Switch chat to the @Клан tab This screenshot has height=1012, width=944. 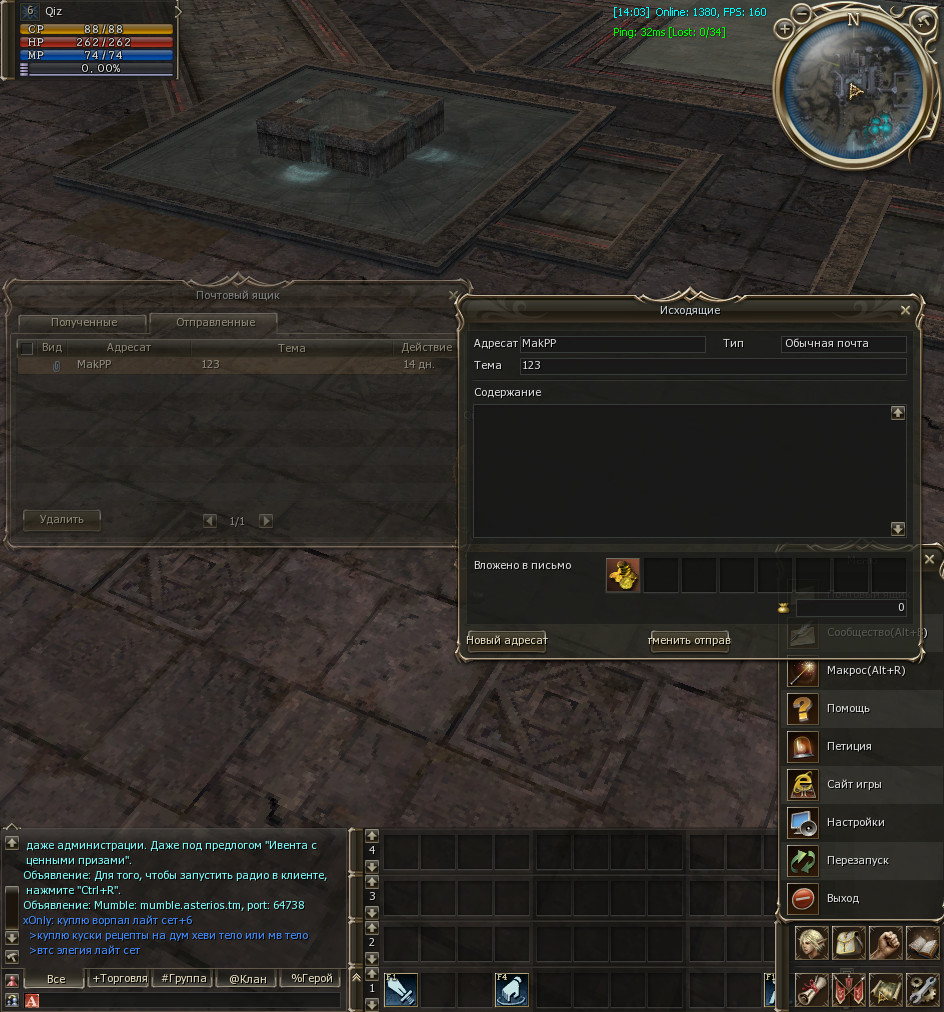tap(247, 978)
